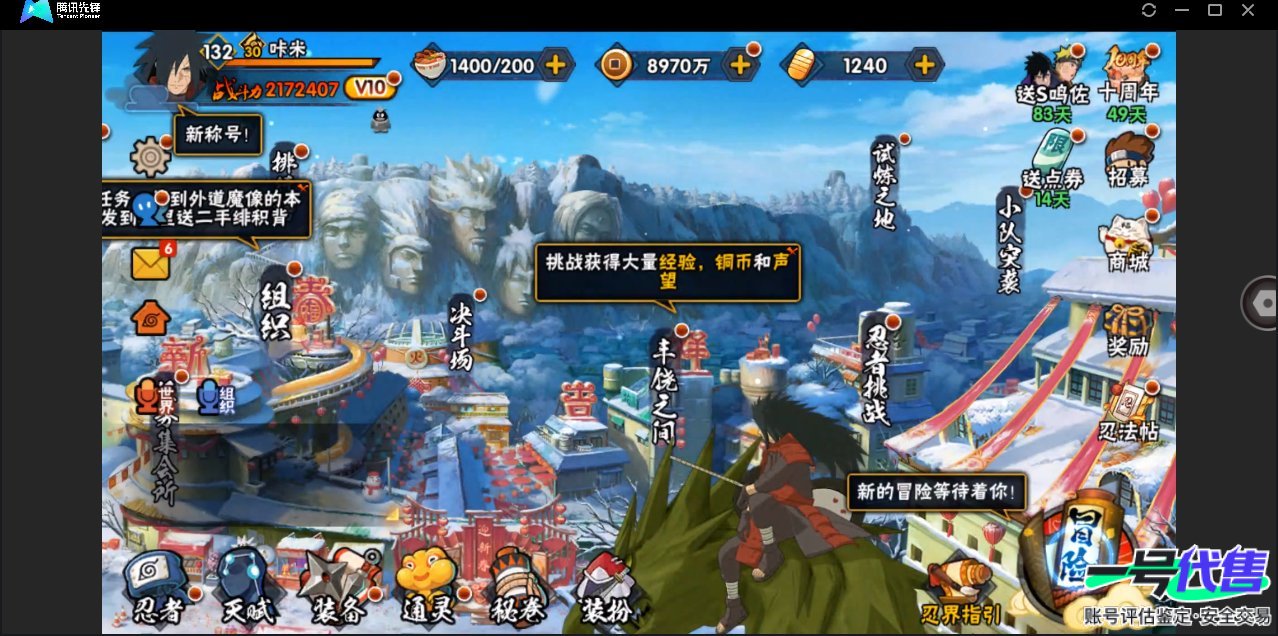Add gold ingots with the plus button
The width and height of the screenshot is (1278, 636).
(x=925, y=66)
